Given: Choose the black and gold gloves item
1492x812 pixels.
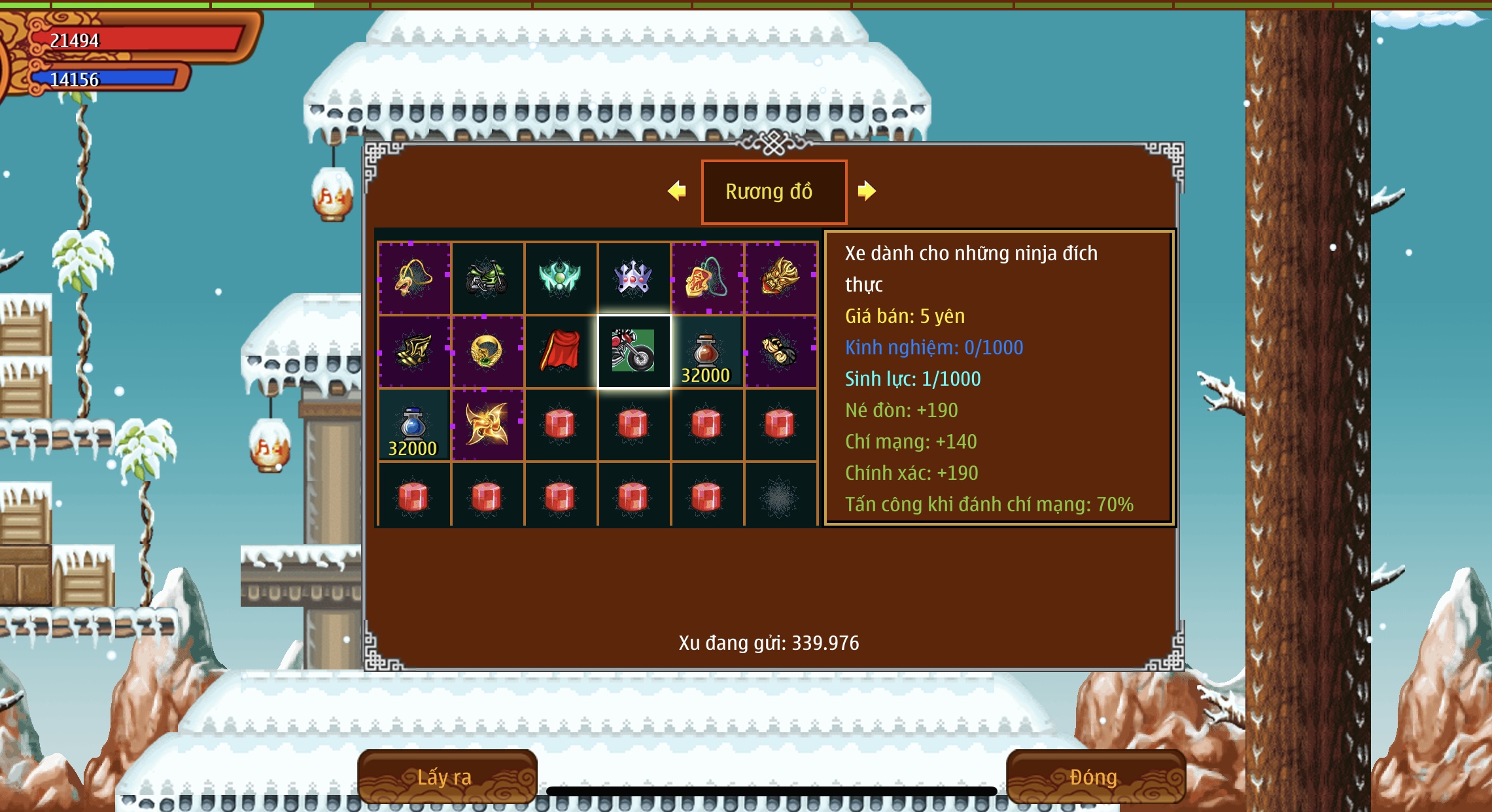Looking at the screenshot, I should 780,351.
